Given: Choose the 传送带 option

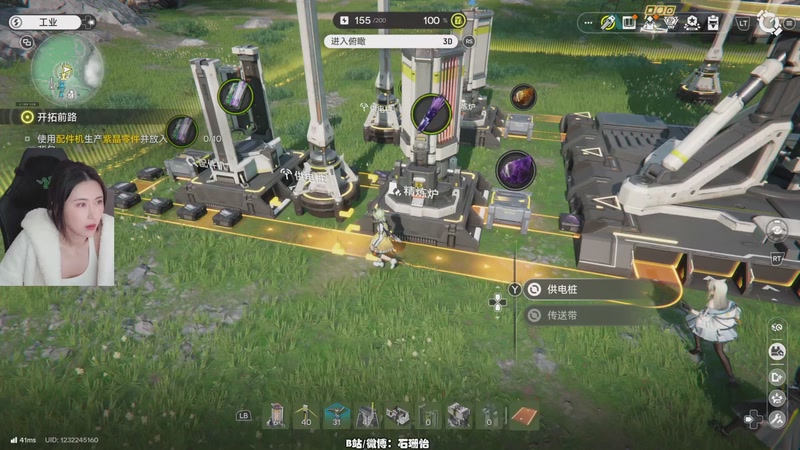Looking at the screenshot, I should (x=592, y=315).
